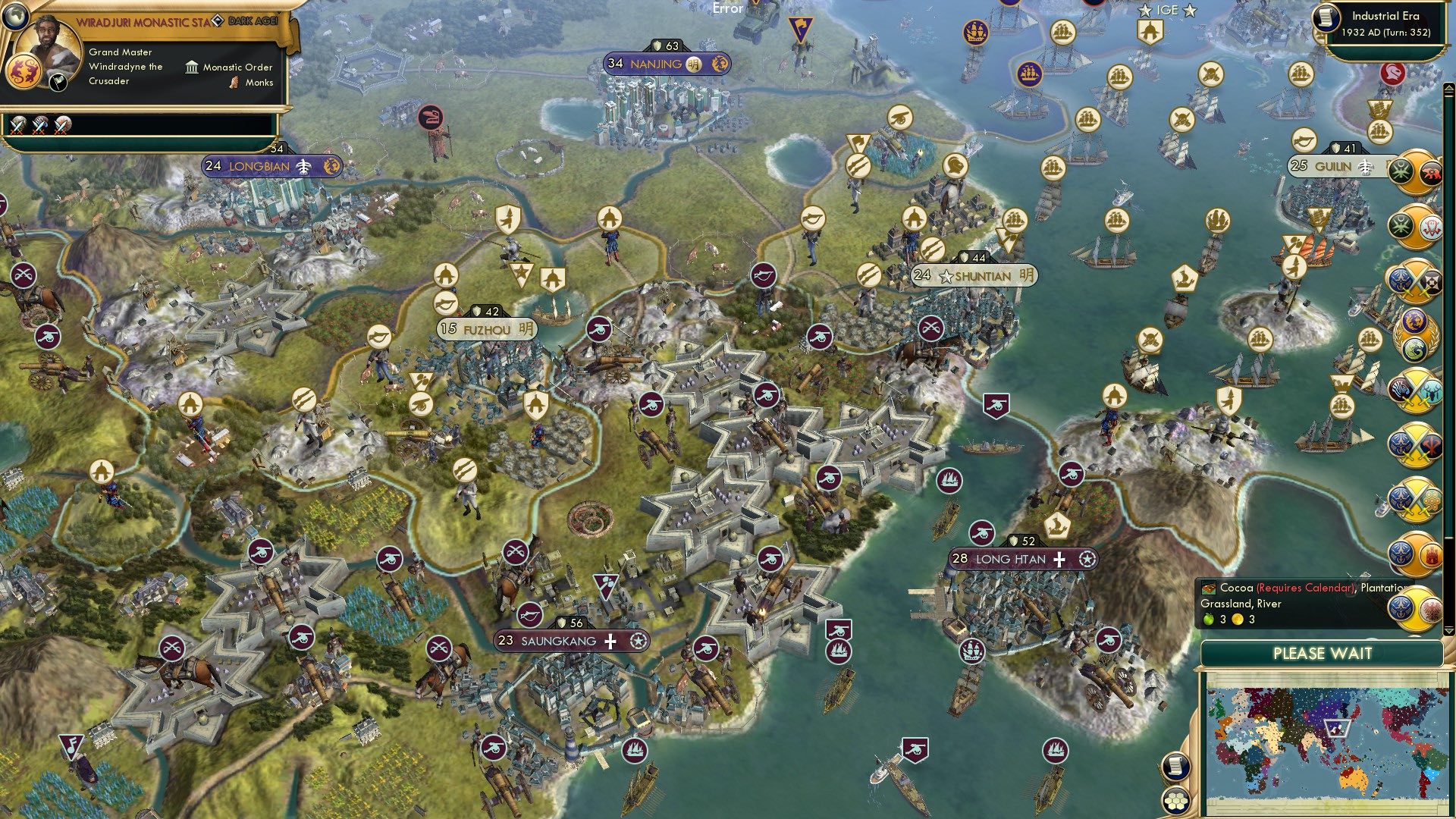Expand the small chevron above the Dark Age banner
Image resolution: width=1456 pixels, height=819 pixels.
click(x=278, y=12)
